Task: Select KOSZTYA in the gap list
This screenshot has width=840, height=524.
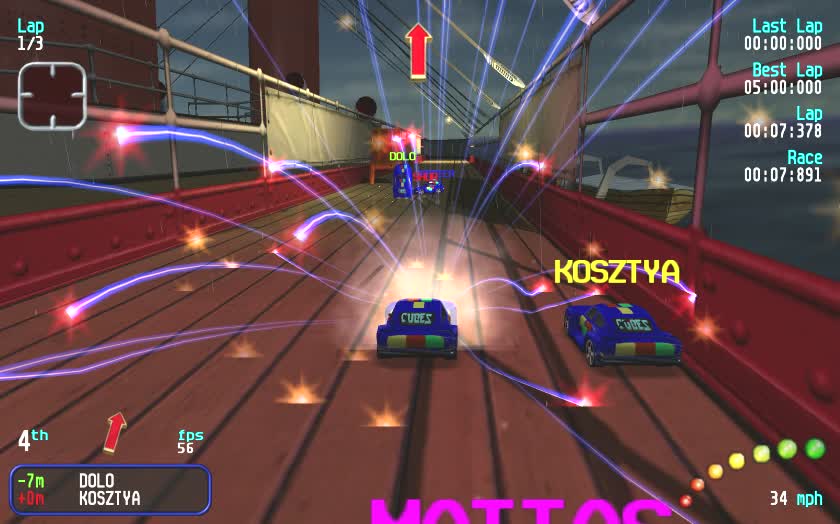Action: 110,498
